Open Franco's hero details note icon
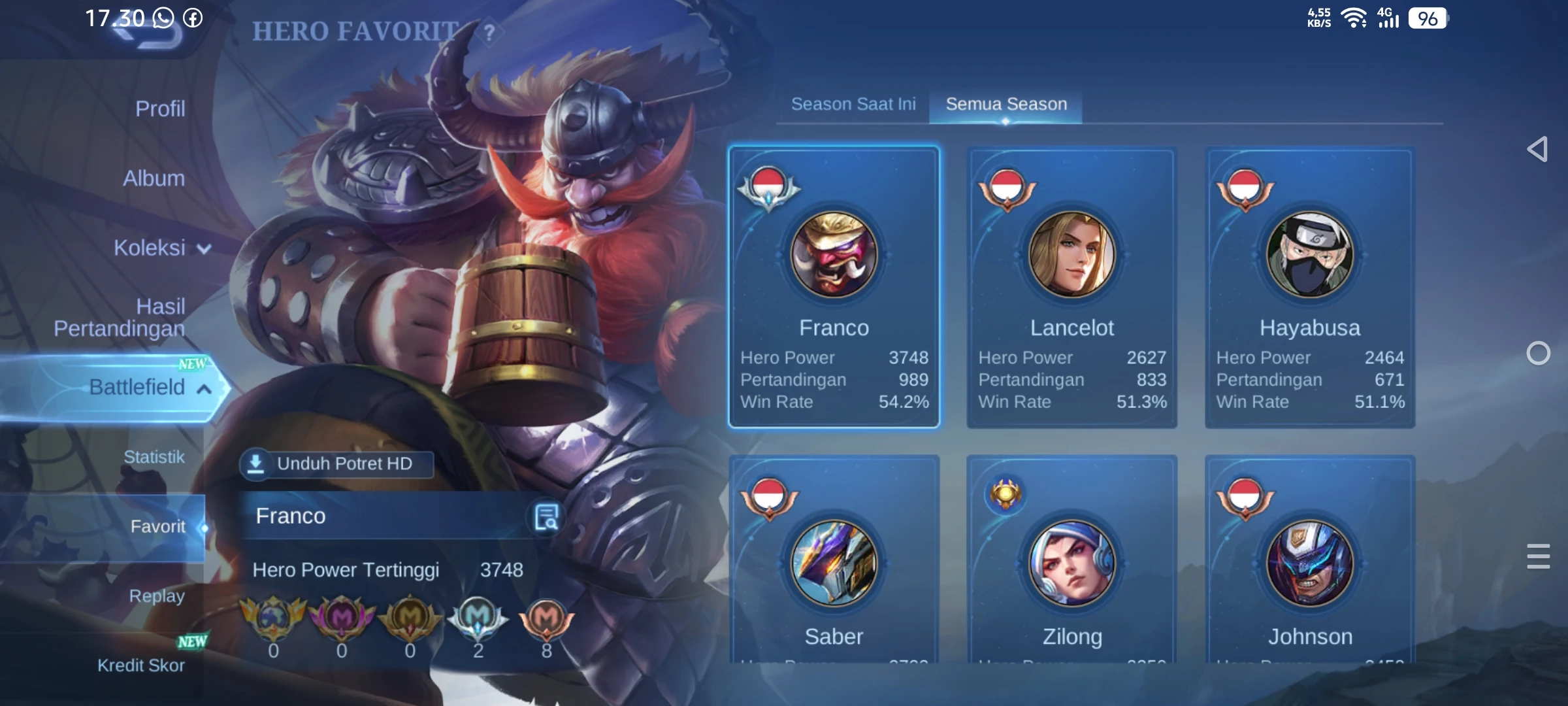Viewport: 1568px width, 706px height. pyautogui.click(x=547, y=516)
